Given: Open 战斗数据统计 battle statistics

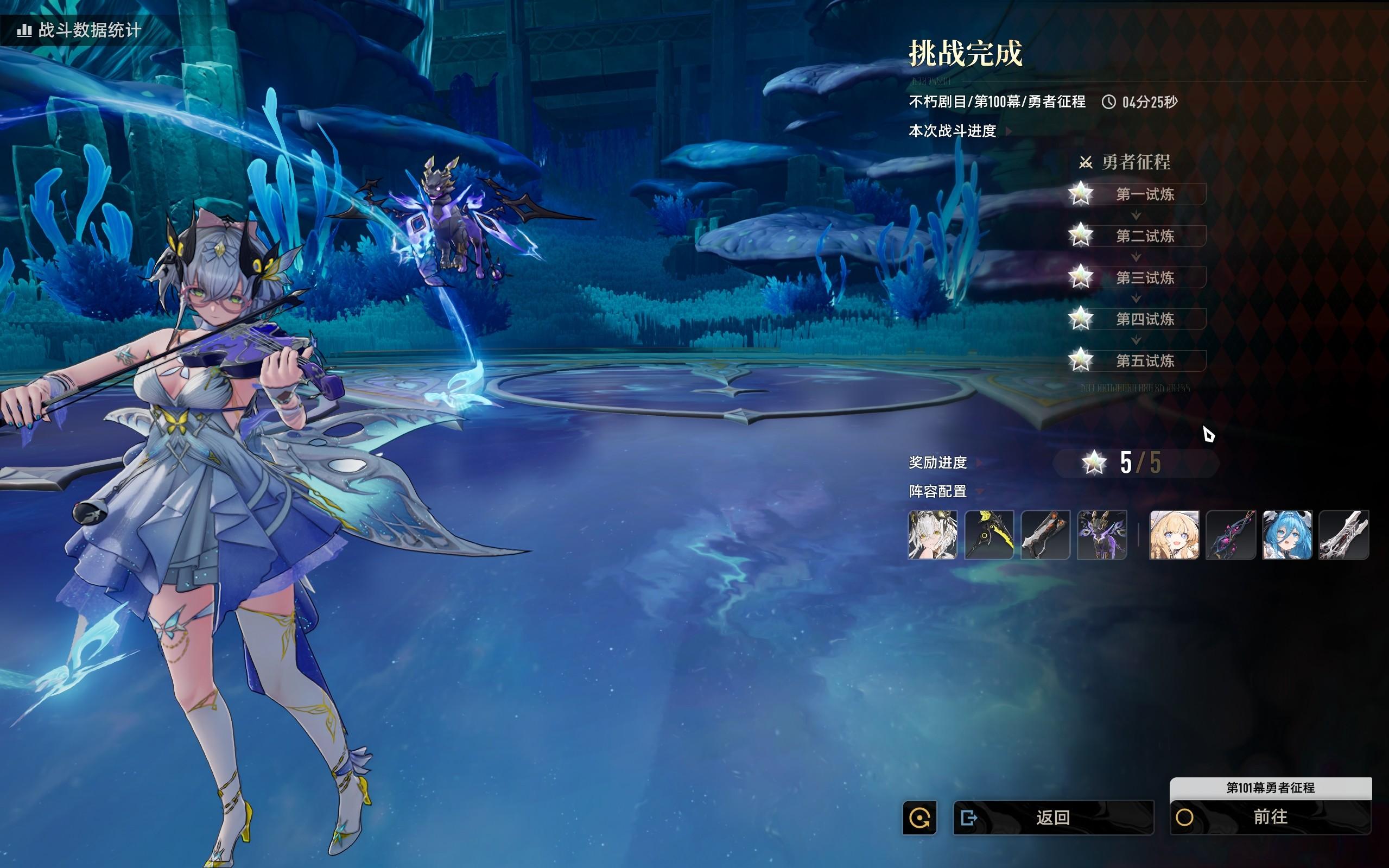Looking at the screenshot, I should tap(80, 30).
